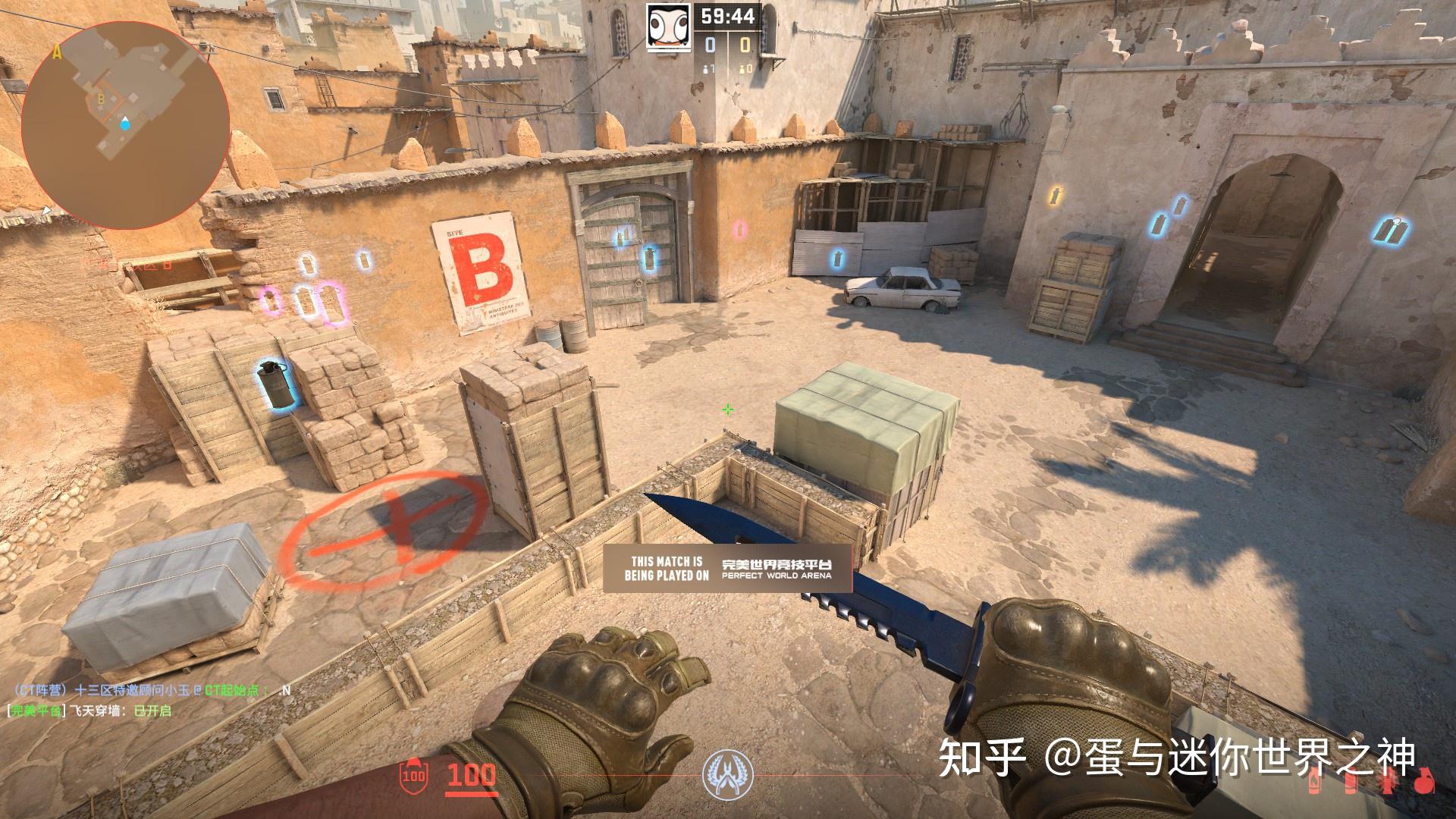
Task: Click the B marker on the minimap
Action: [99, 99]
